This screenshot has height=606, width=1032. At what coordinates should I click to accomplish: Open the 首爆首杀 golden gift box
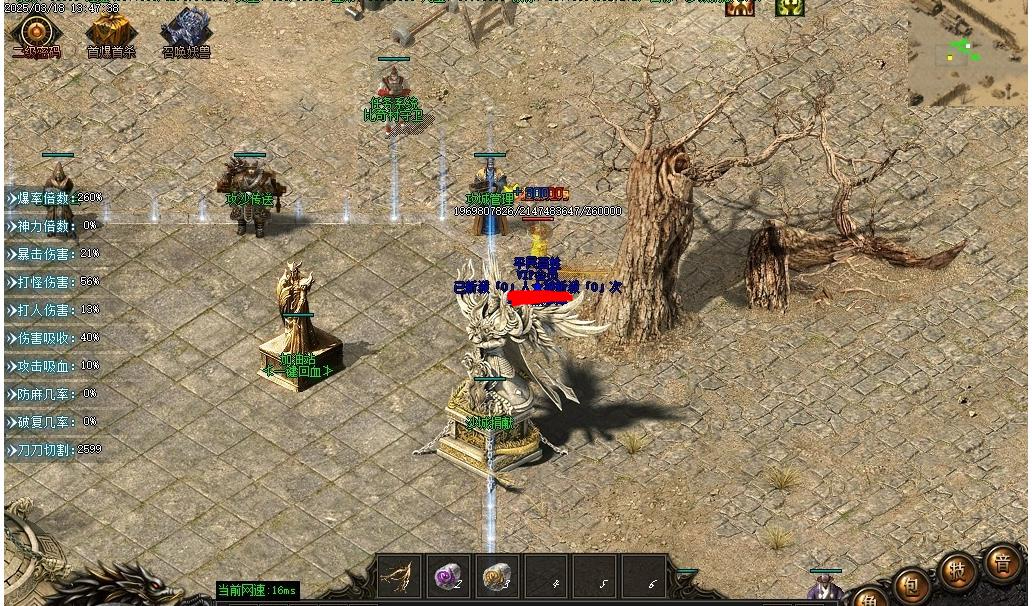pos(111,31)
